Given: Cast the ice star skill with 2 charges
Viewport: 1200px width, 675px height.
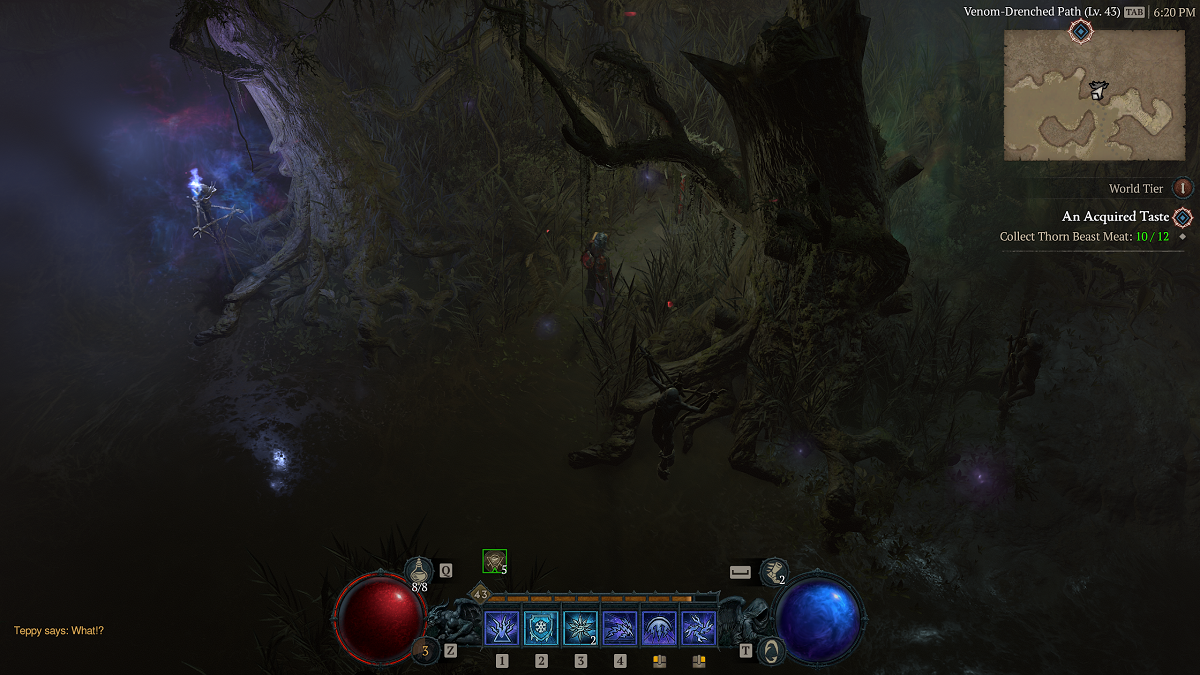Looking at the screenshot, I should 581,629.
